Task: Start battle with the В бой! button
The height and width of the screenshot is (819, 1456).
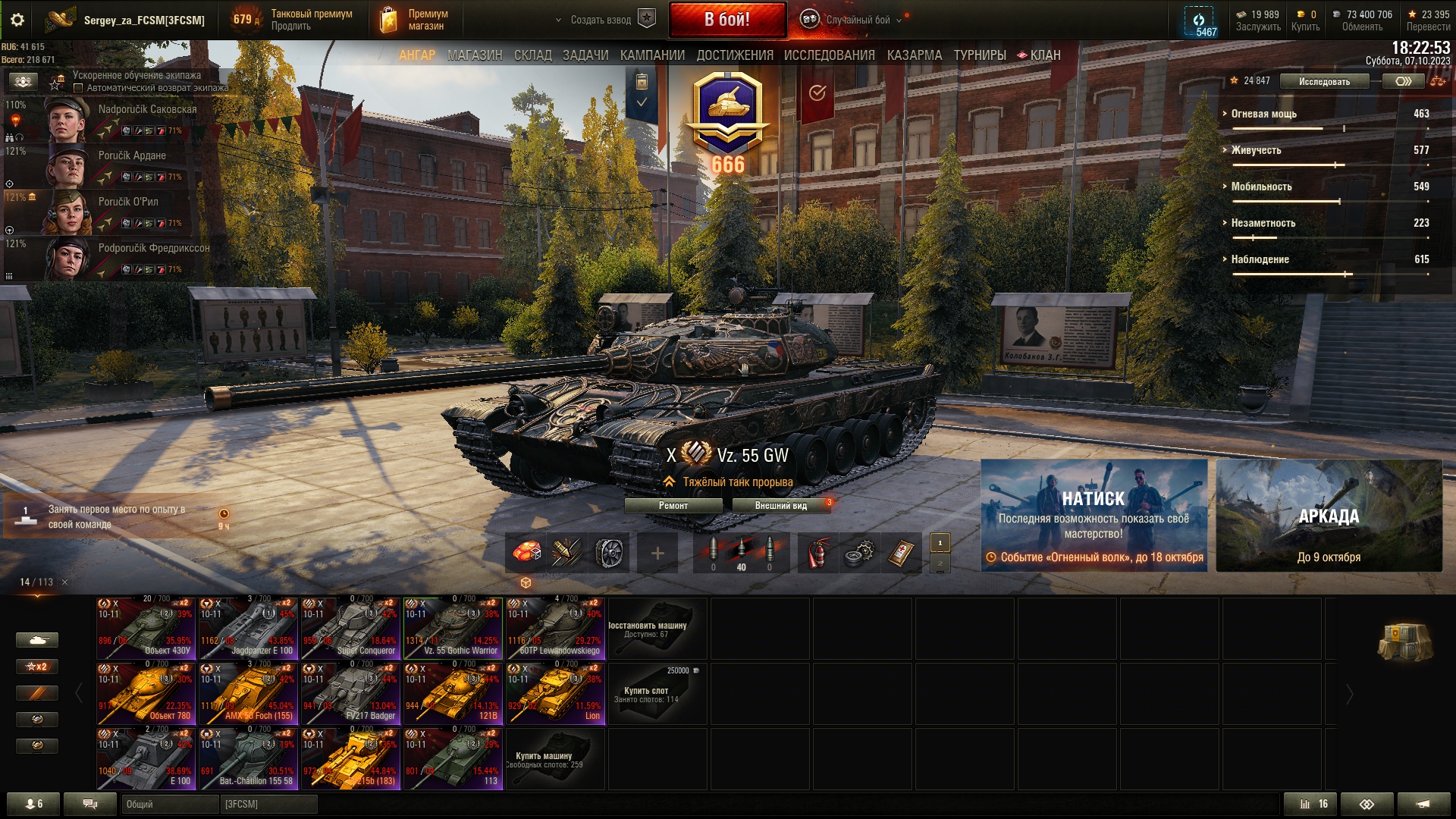Action: [x=726, y=20]
